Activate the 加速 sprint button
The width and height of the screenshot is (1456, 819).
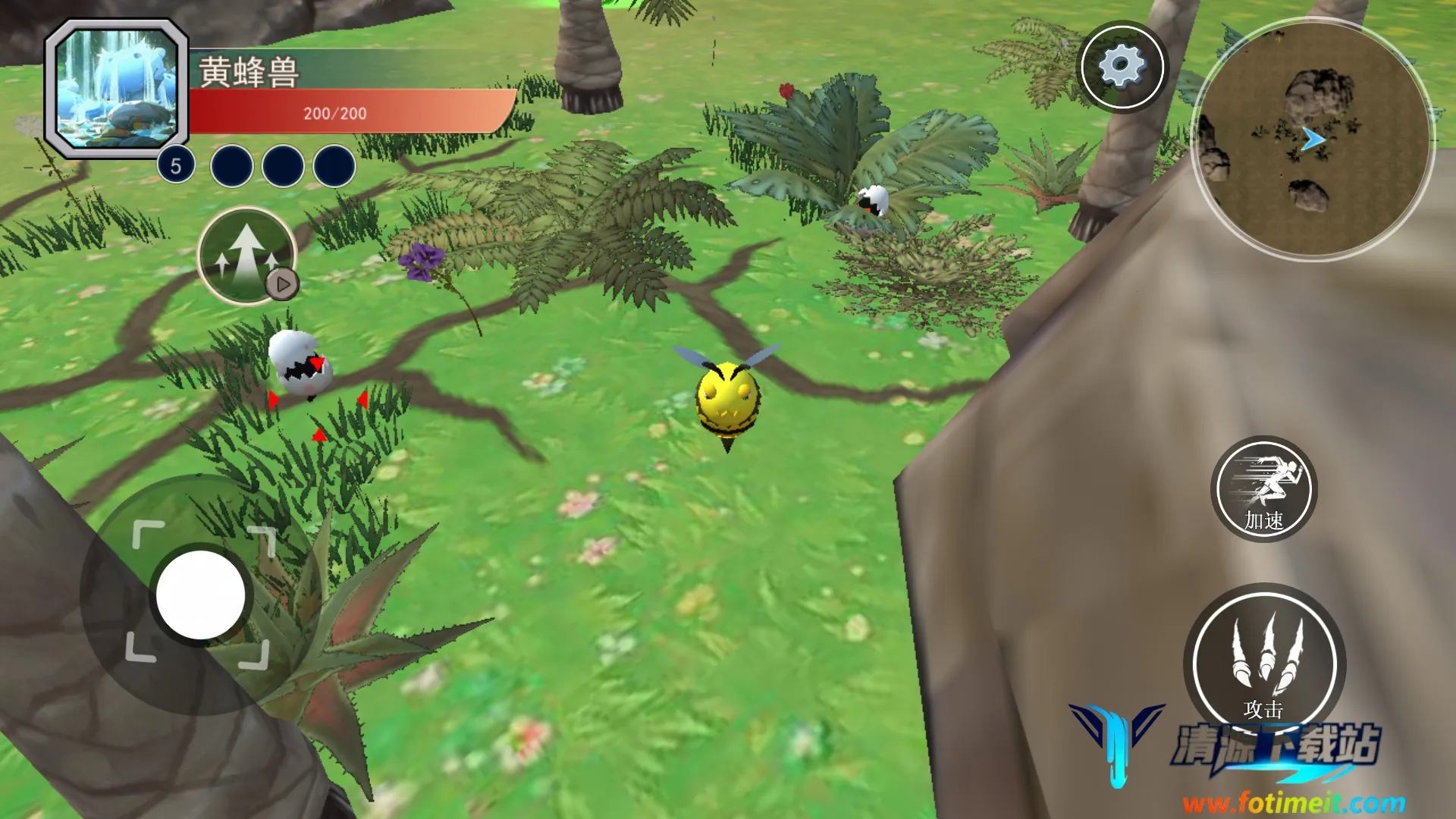(1263, 489)
